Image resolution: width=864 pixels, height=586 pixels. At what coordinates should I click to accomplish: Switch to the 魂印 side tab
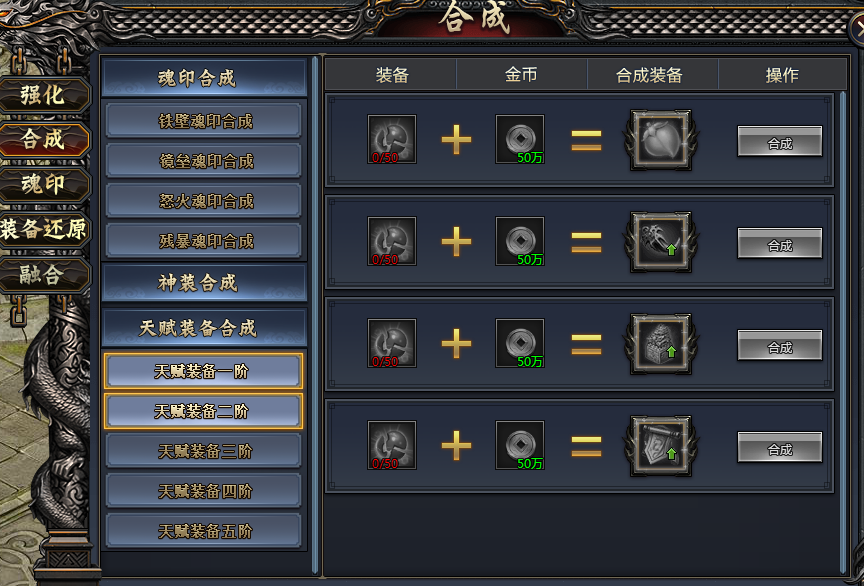point(45,185)
